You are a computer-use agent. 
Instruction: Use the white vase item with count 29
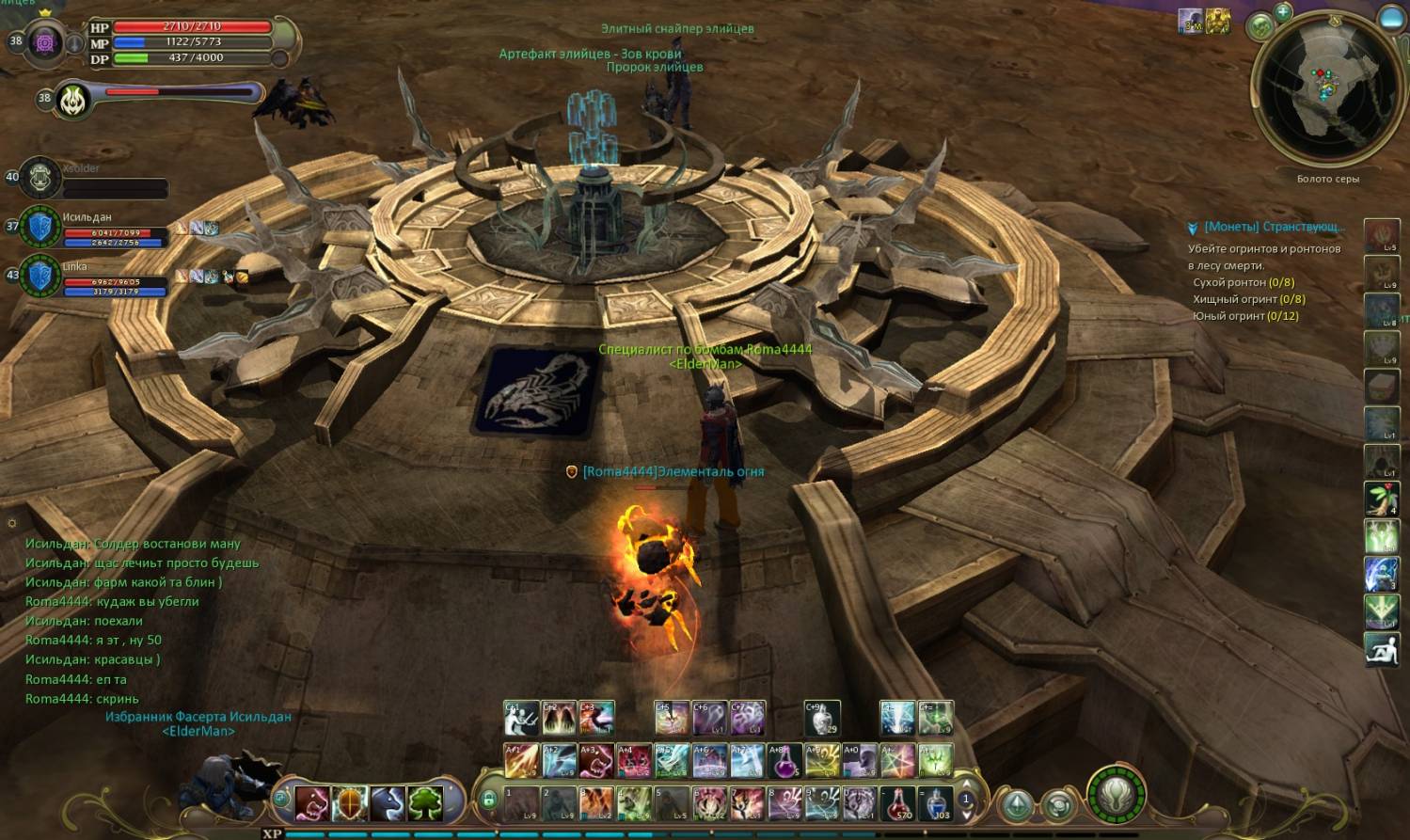(x=822, y=719)
